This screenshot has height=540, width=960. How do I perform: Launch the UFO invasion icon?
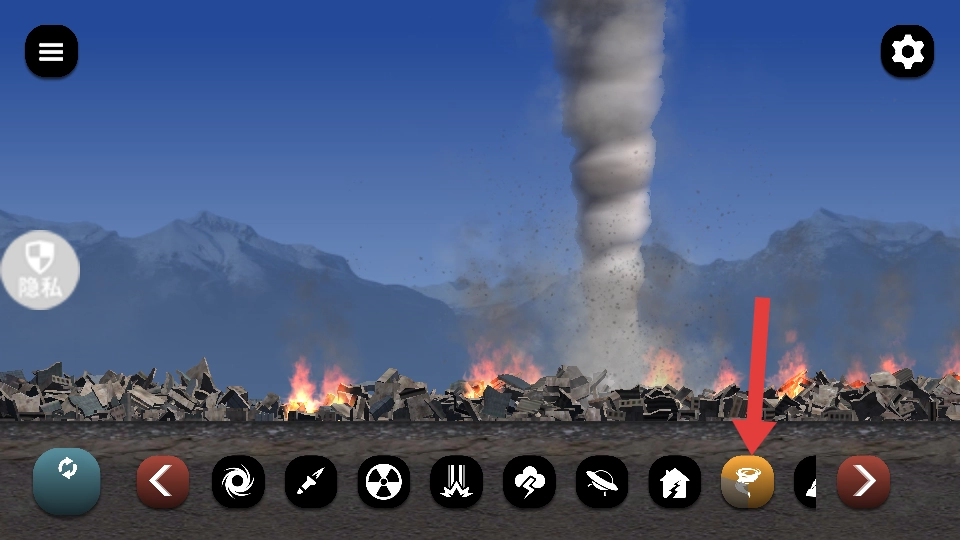pos(602,482)
